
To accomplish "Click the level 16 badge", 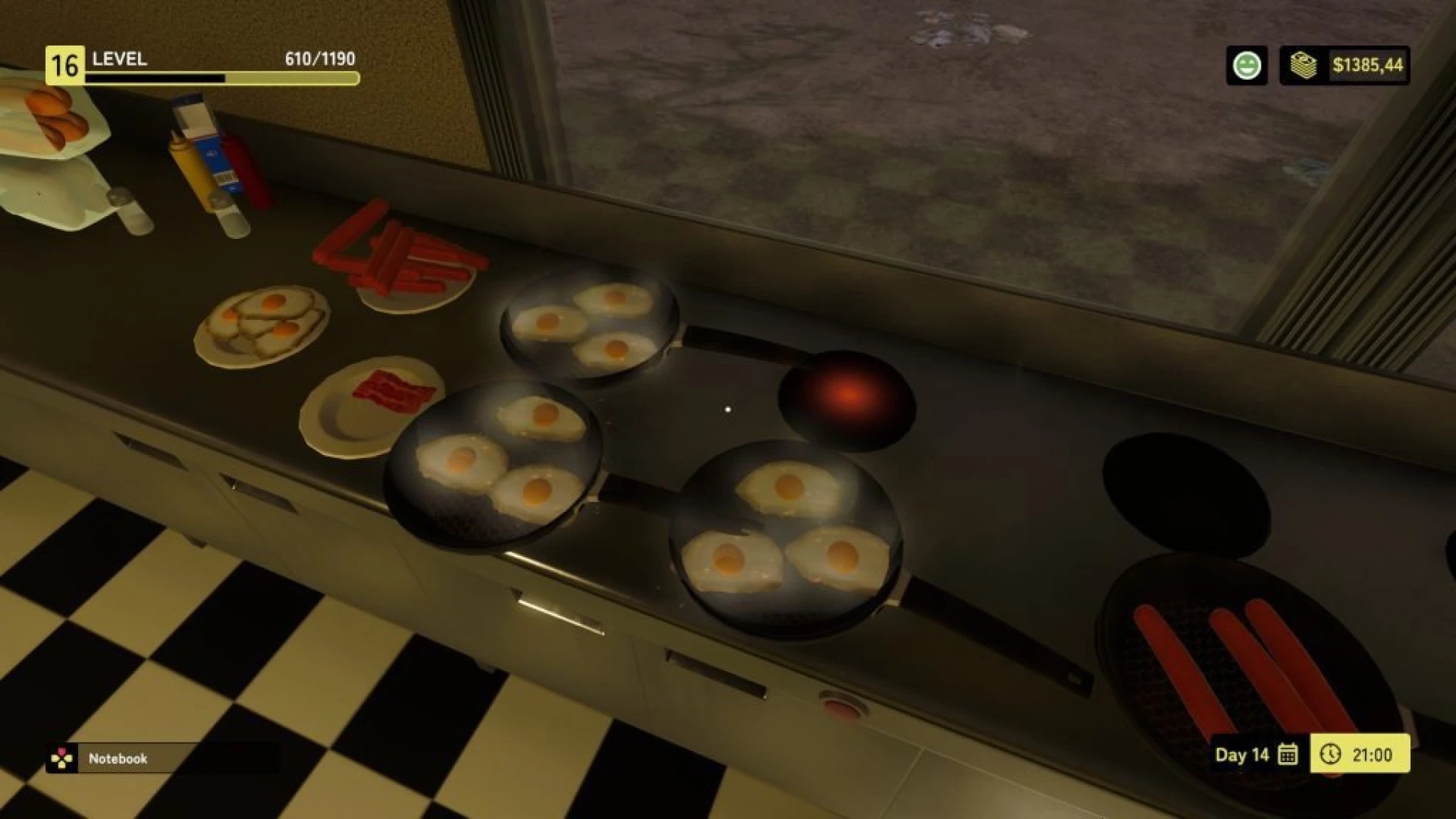I will (64, 62).
